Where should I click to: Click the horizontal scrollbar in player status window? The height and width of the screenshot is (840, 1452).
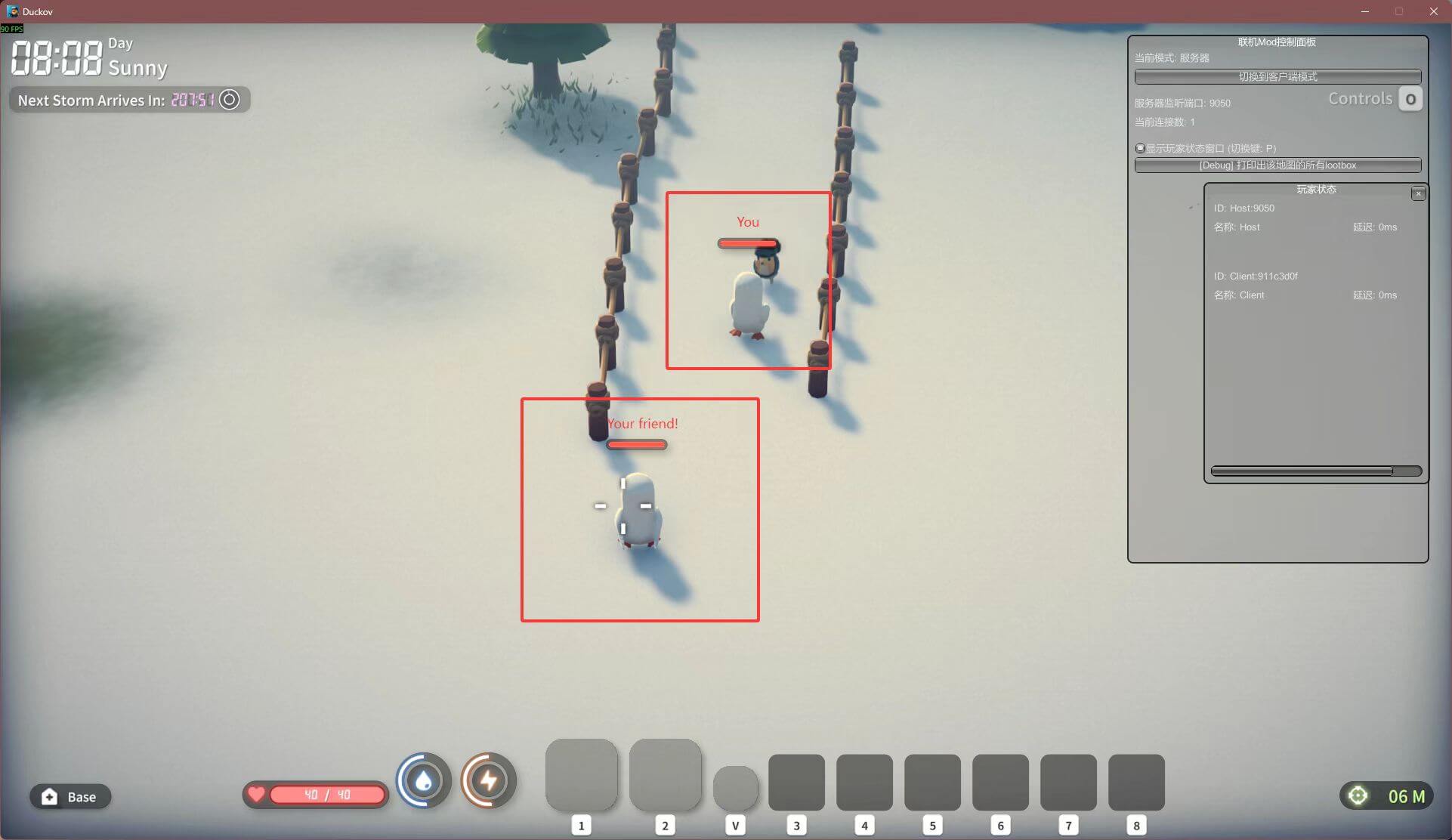[1302, 471]
